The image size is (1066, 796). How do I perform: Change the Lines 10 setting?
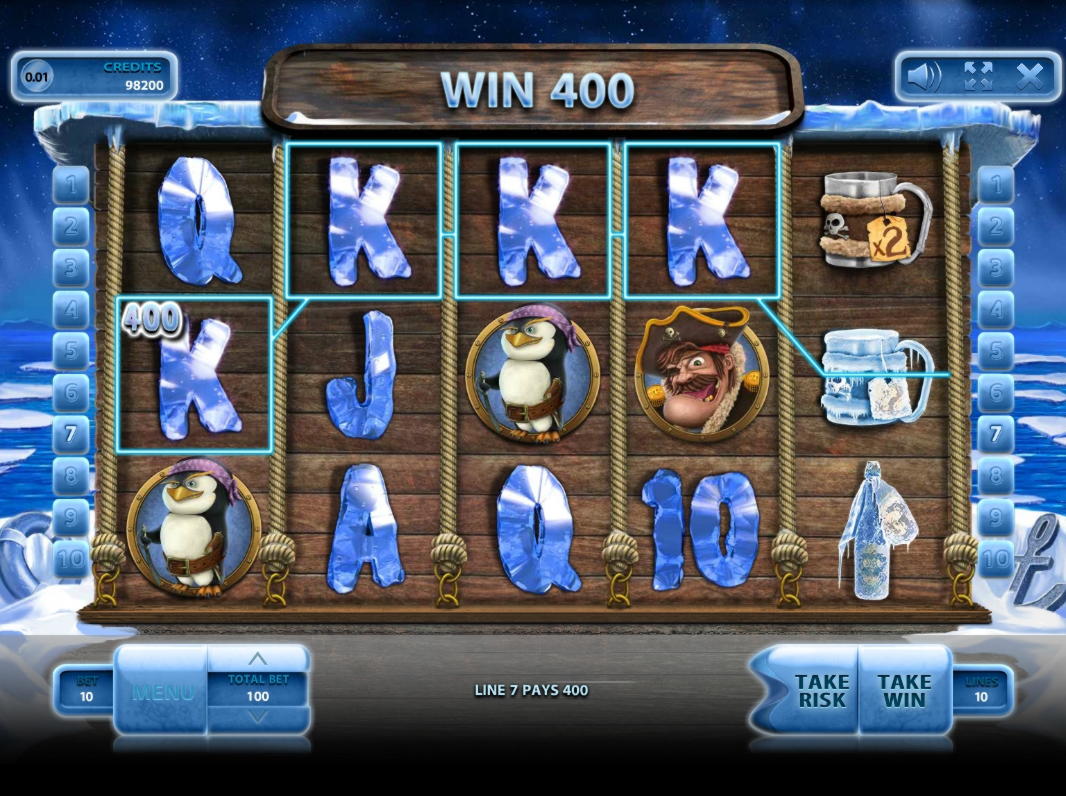[981, 690]
